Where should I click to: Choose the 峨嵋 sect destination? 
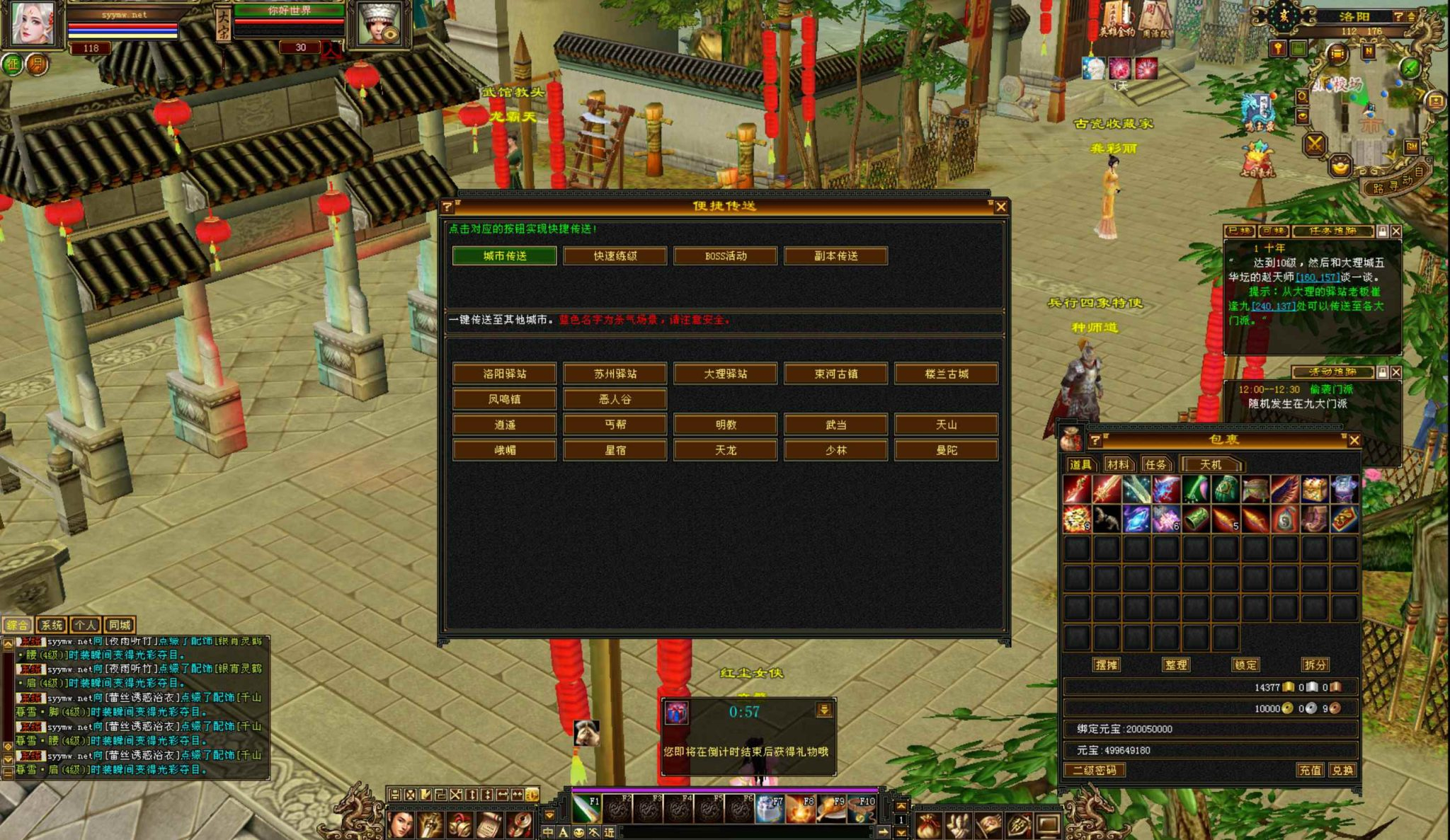(504, 450)
